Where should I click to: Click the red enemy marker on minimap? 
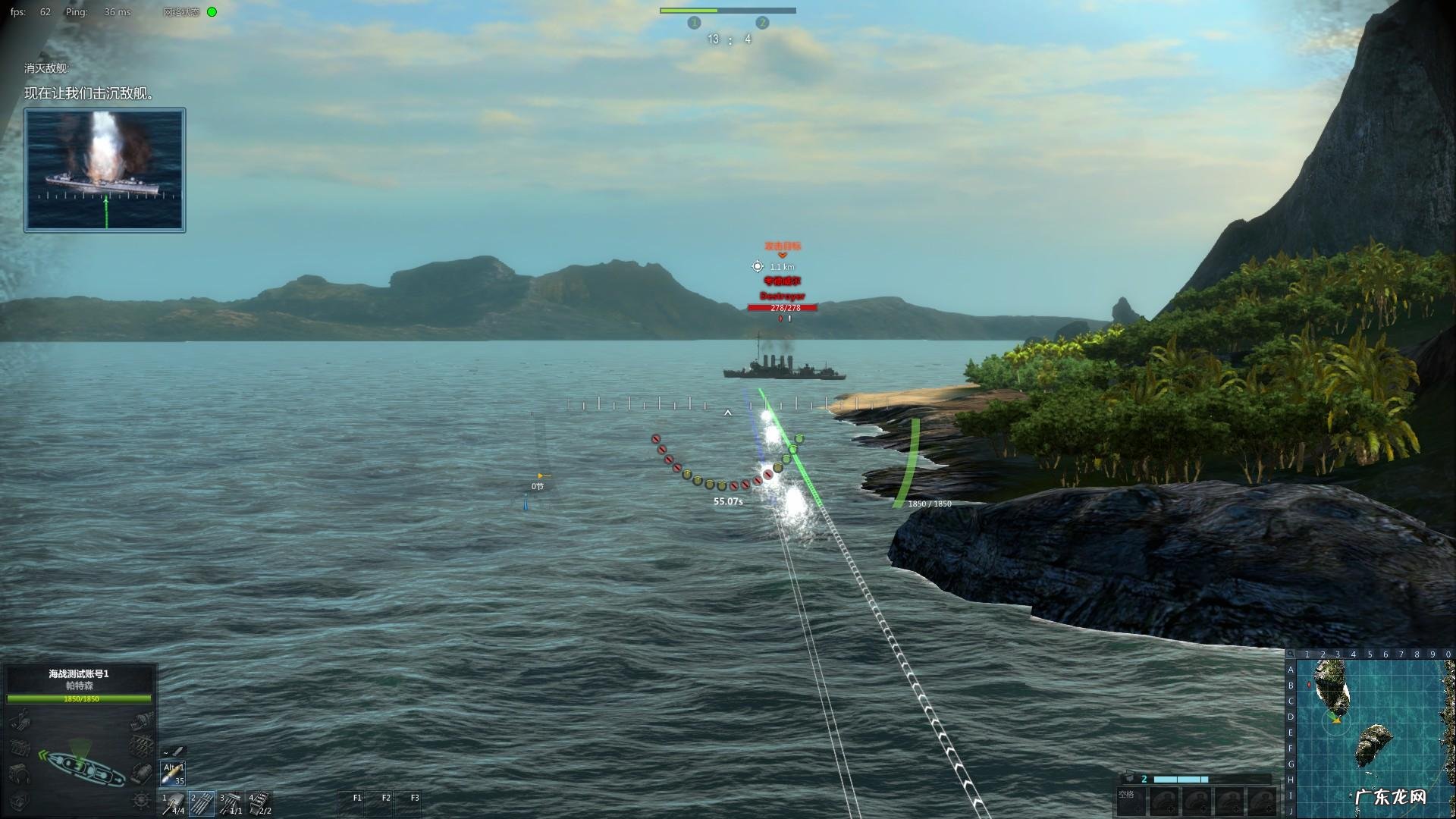[x=1310, y=685]
